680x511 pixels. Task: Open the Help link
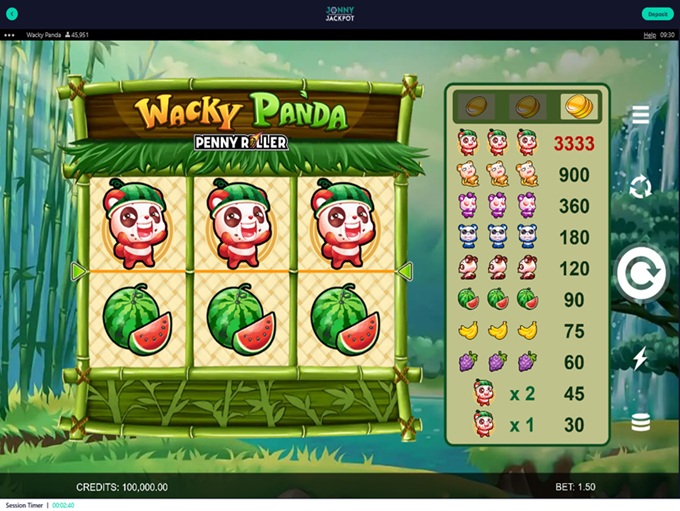coord(649,35)
